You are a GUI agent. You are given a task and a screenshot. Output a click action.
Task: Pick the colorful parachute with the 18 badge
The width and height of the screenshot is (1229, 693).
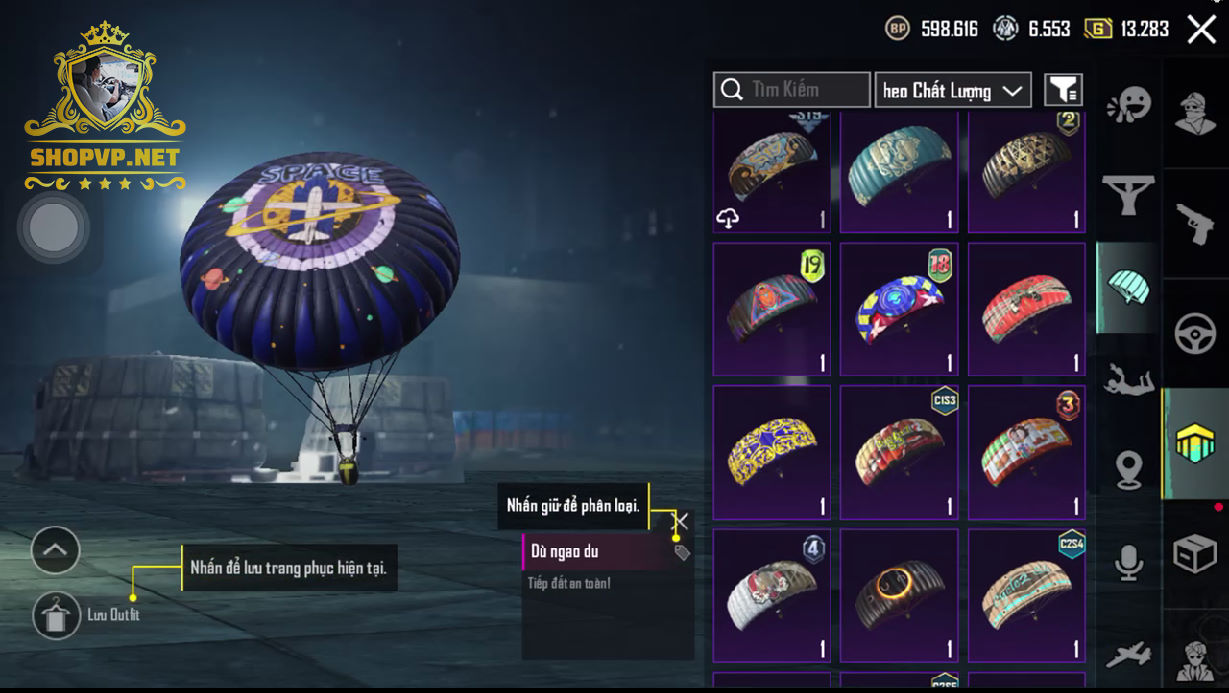pos(899,308)
